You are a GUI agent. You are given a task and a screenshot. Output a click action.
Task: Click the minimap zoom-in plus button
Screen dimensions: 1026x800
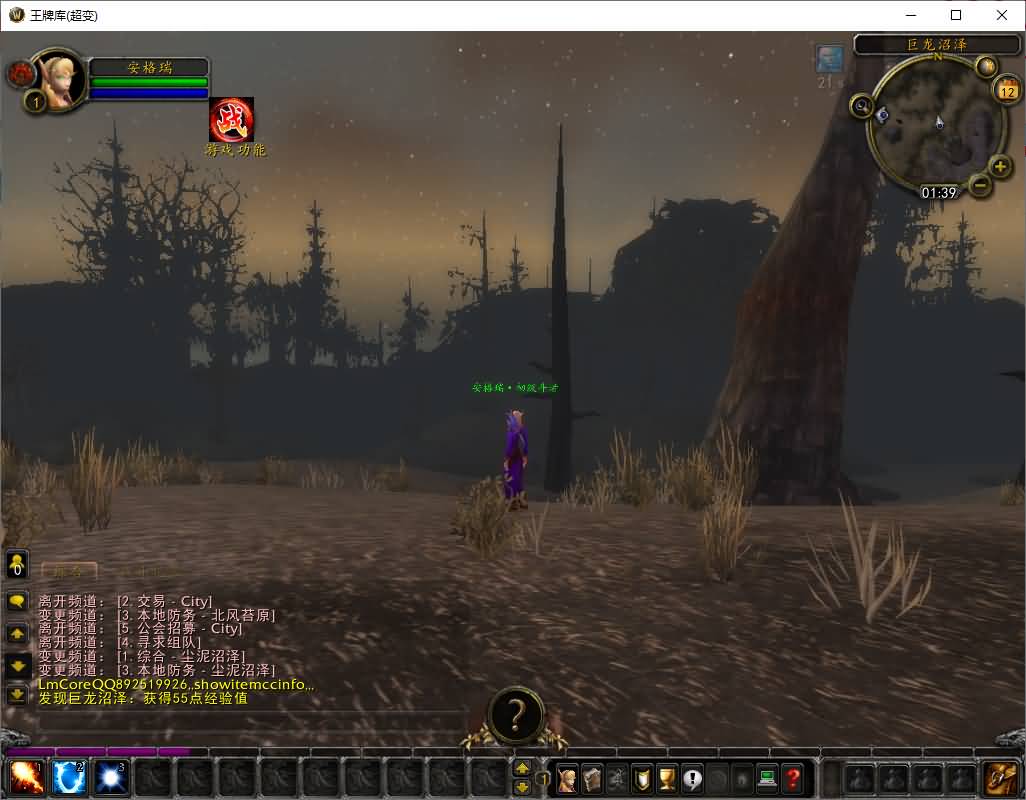click(1000, 166)
